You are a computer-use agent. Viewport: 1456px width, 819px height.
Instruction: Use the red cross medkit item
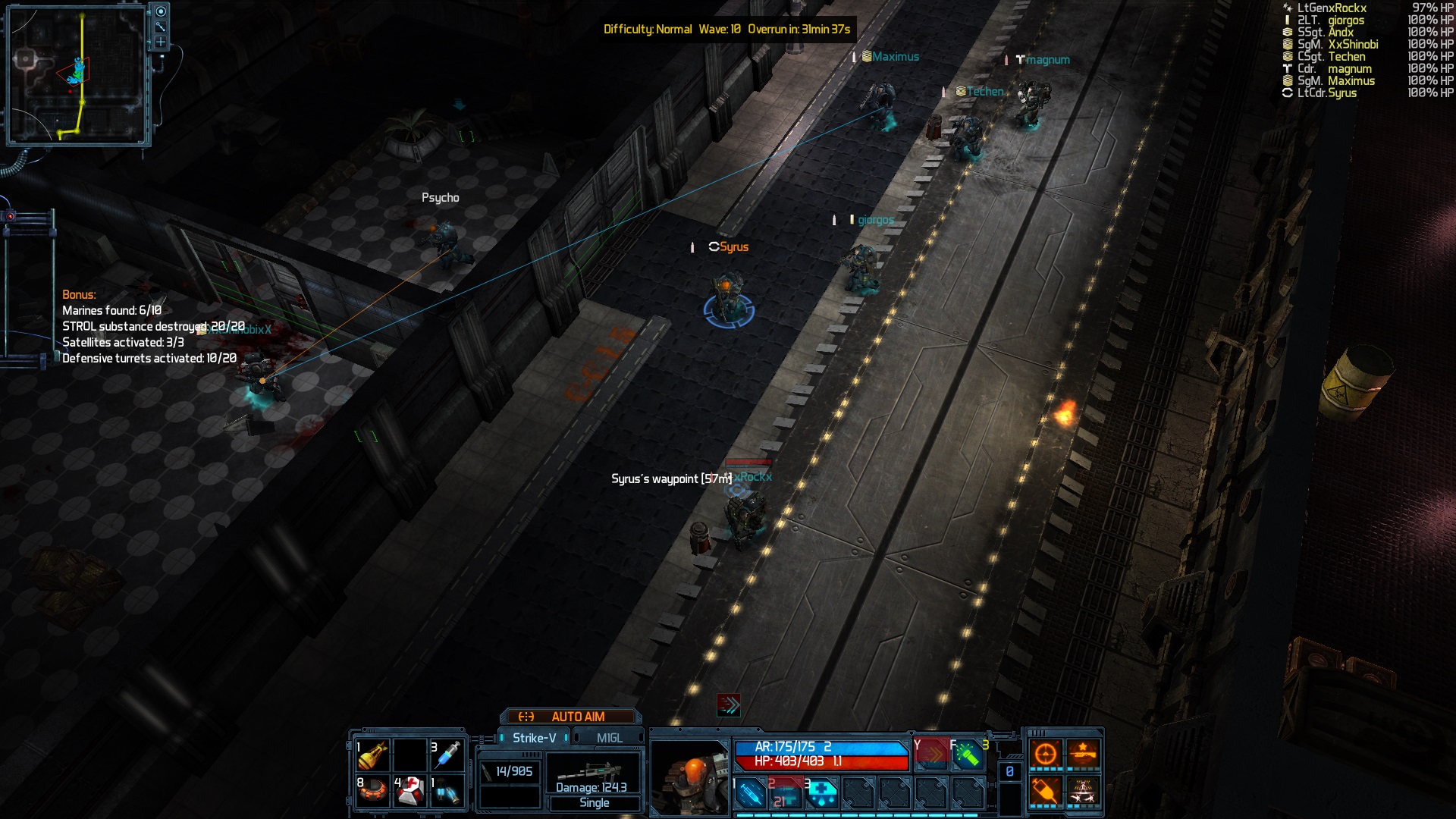[x=409, y=792]
